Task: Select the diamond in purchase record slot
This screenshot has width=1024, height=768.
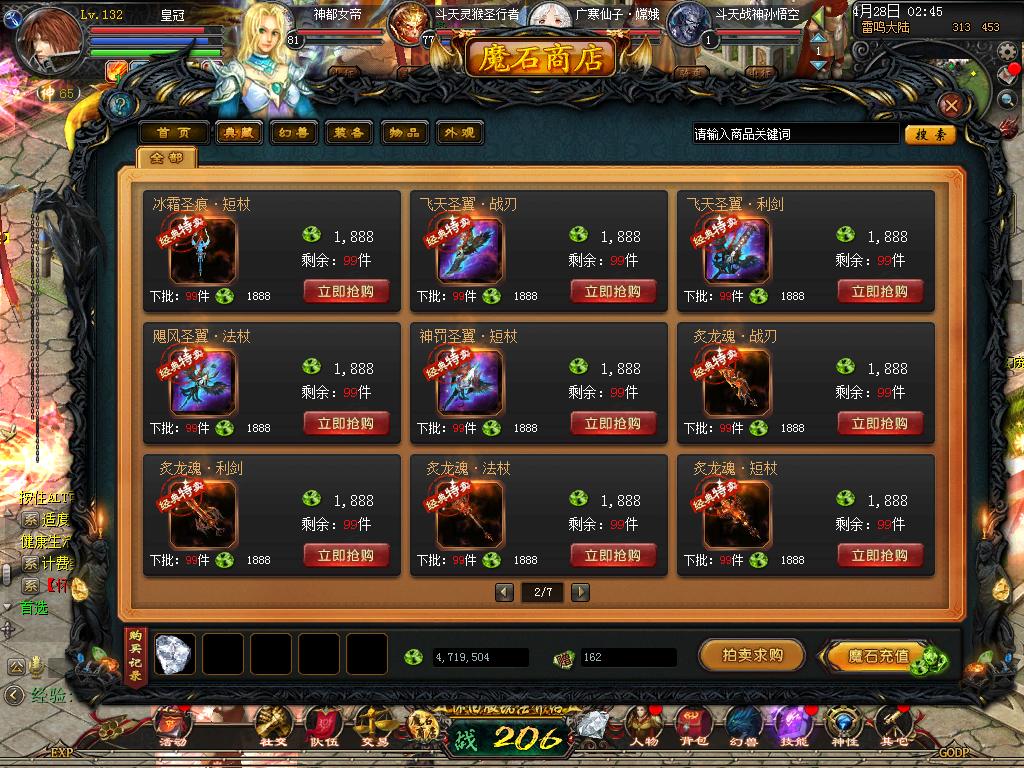Action: click(174, 654)
